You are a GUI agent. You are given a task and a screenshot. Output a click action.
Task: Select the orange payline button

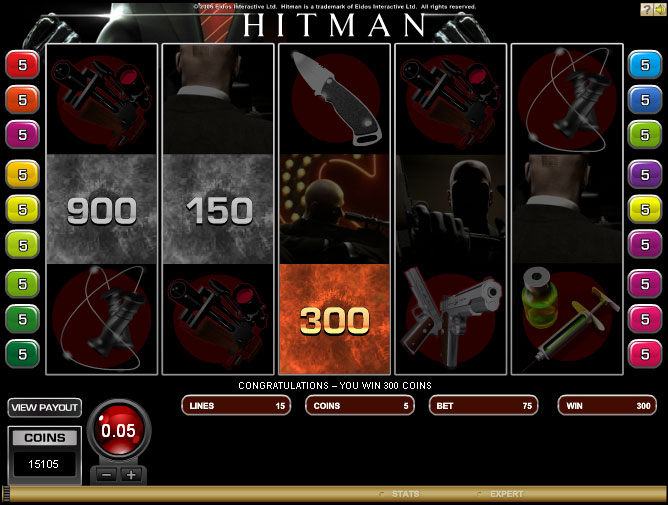point(21,100)
